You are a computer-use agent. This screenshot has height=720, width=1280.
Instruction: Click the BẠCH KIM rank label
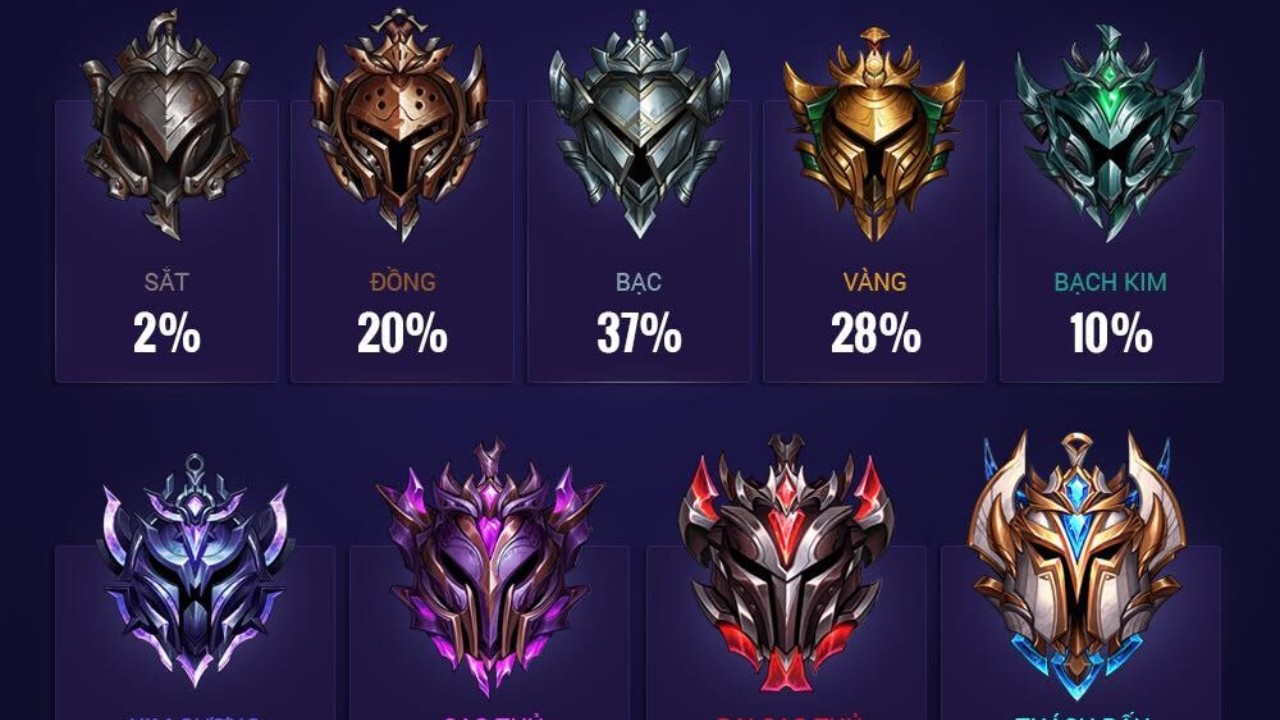(x=1108, y=283)
